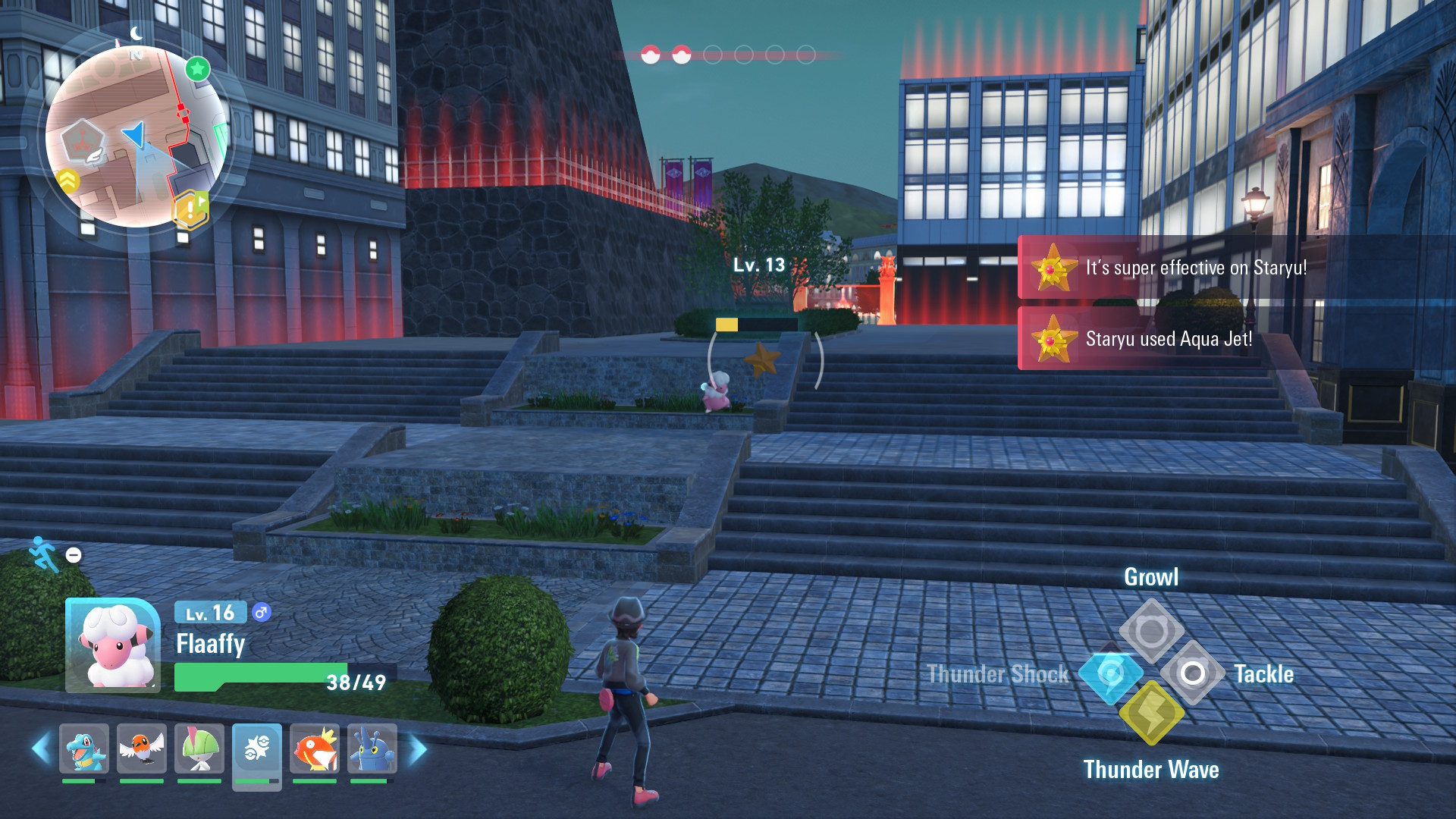1456x819 pixels.
Task: Select the green star marker on minimap
Action: 198,70
